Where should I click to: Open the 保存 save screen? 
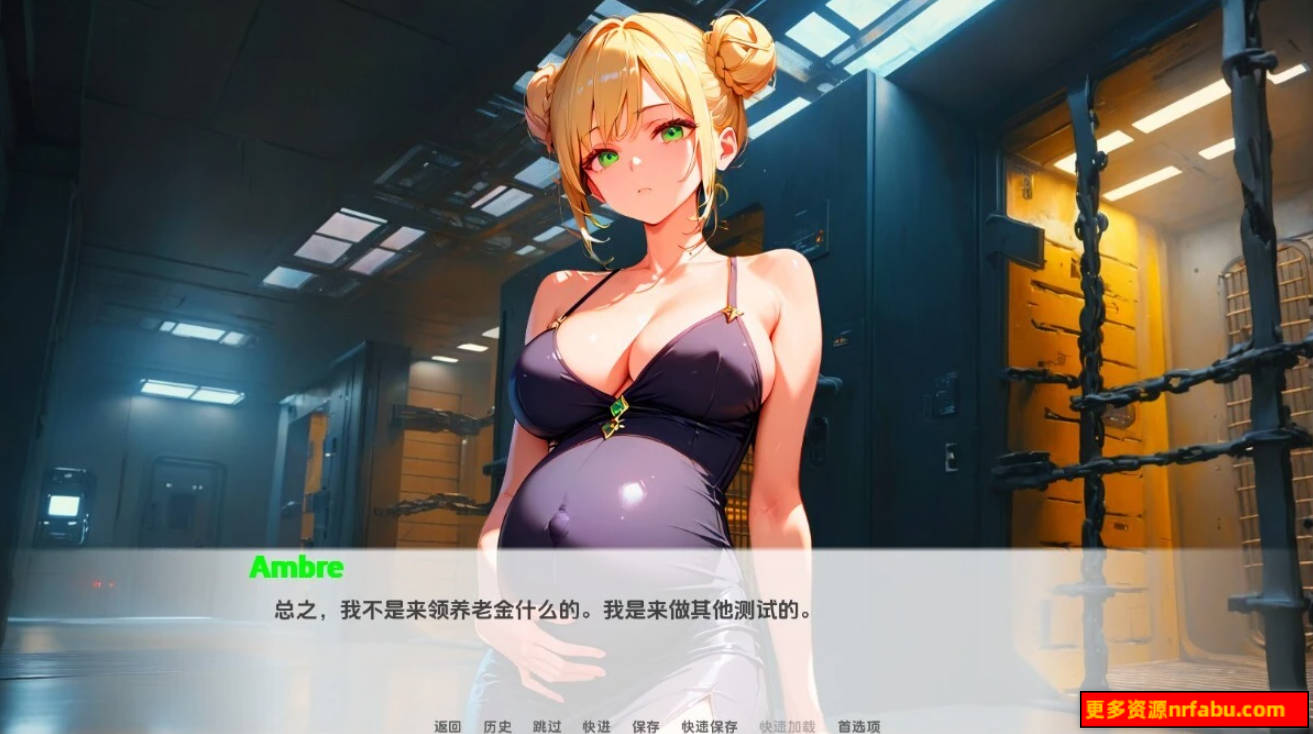coord(646,727)
